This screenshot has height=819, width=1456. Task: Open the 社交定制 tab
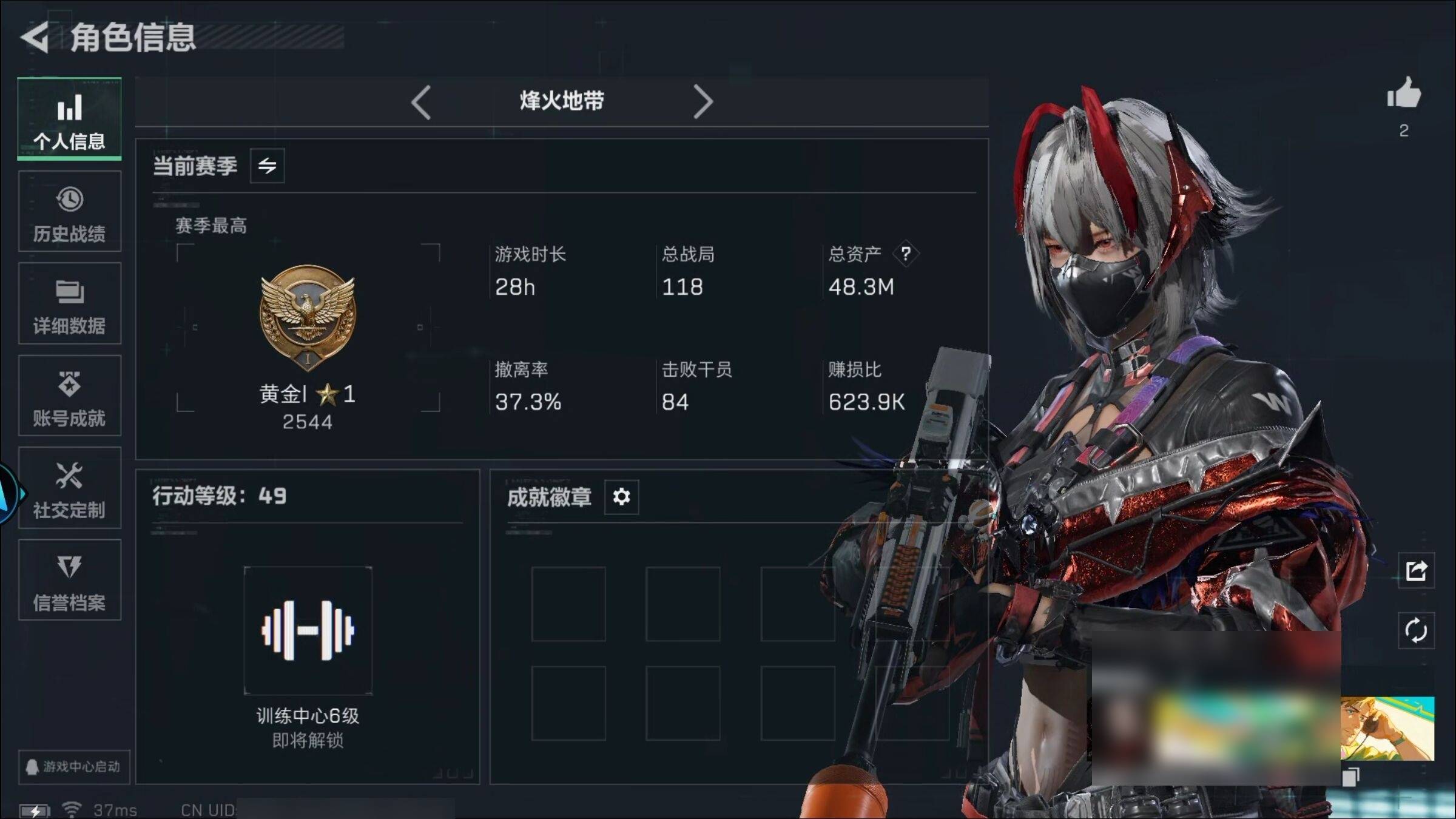69,488
